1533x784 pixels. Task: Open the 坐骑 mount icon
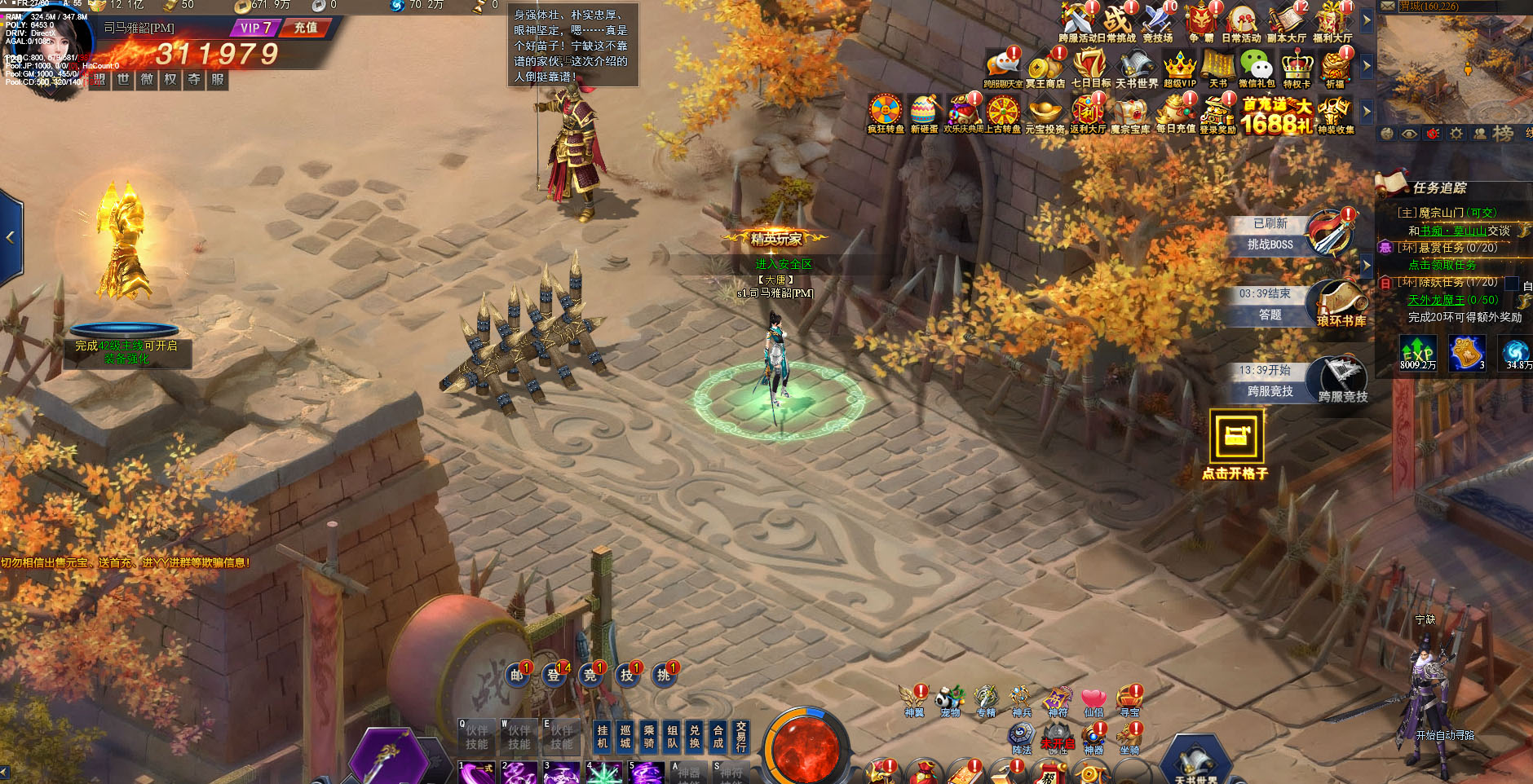(1129, 739)
